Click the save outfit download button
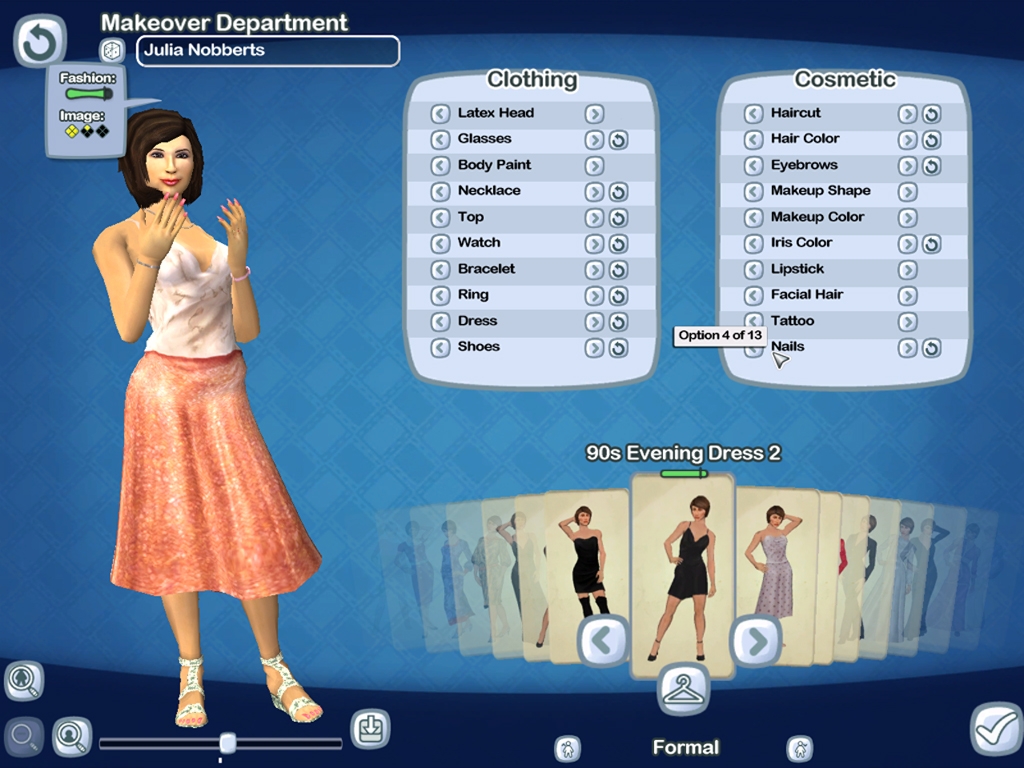Viewport: 1024px width, 768px height. 370,729
